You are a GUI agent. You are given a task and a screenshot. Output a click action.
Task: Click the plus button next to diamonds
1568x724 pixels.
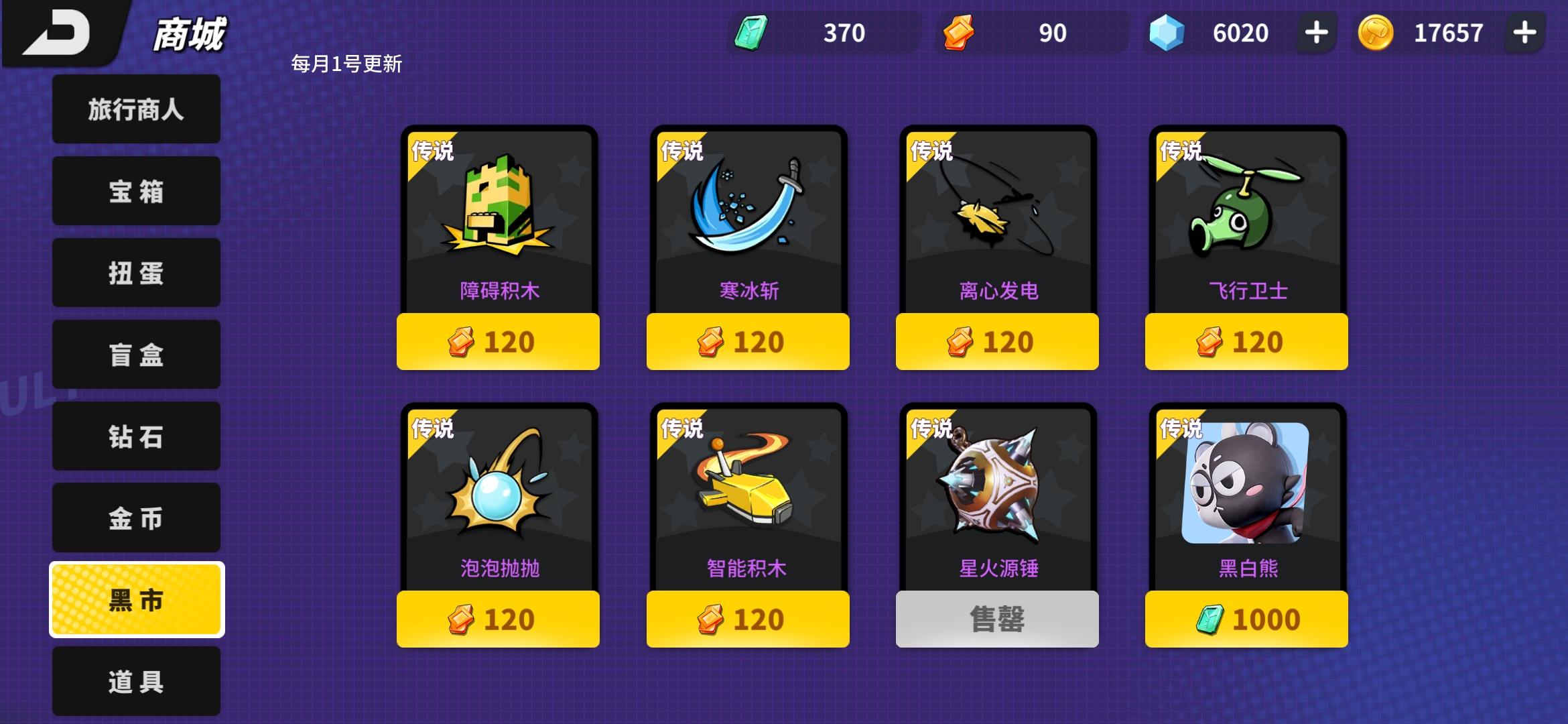click(x=1315, y=32)
